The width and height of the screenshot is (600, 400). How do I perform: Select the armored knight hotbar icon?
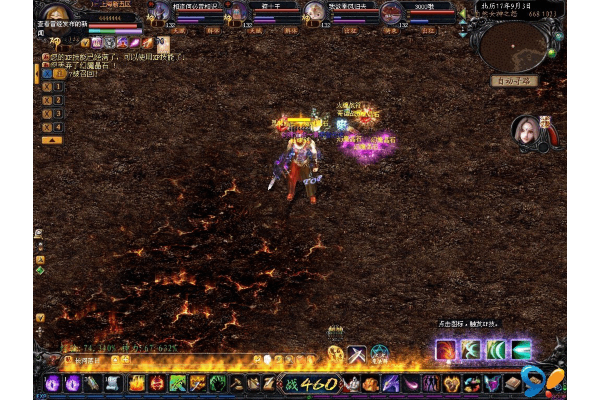(x=355, y=384)
